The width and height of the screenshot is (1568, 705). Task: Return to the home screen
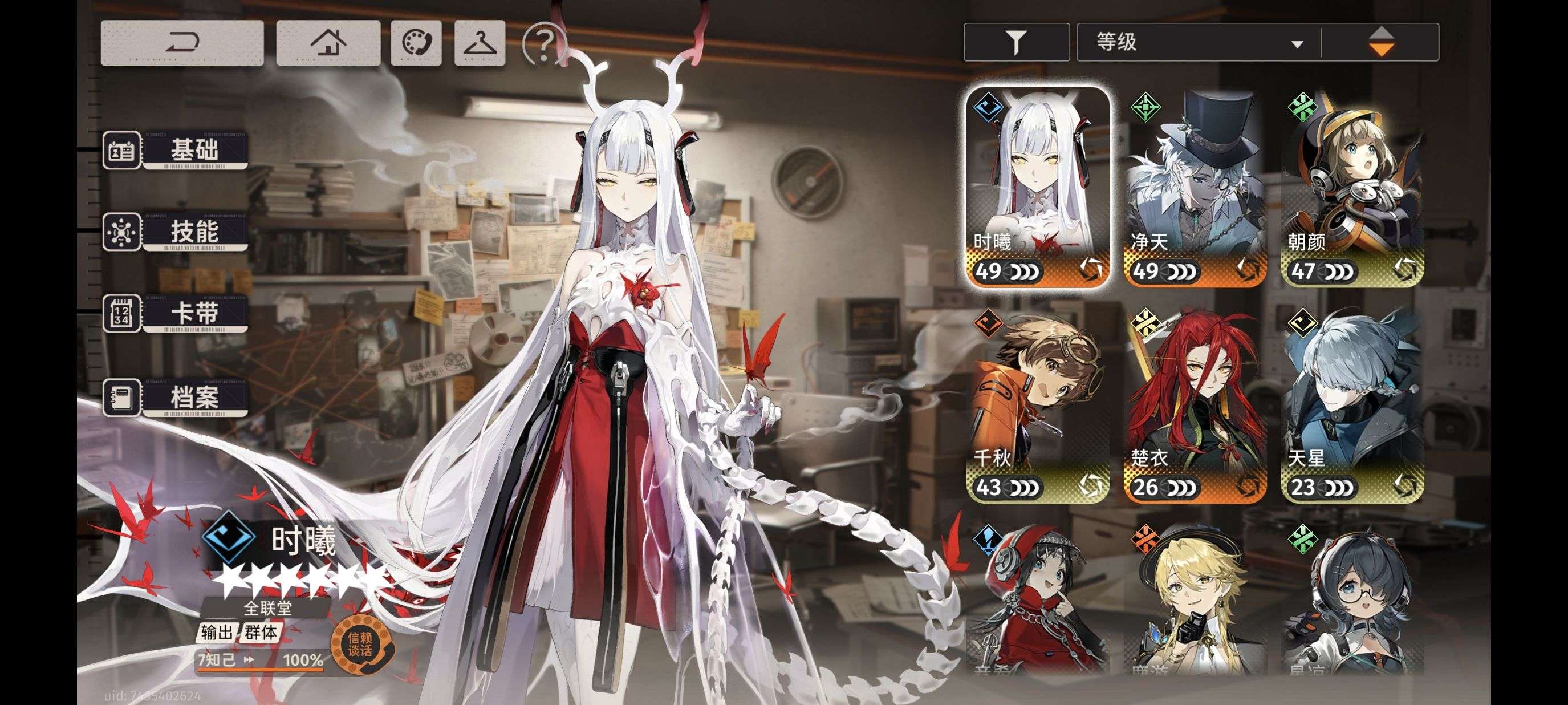[x=328, y=43]
